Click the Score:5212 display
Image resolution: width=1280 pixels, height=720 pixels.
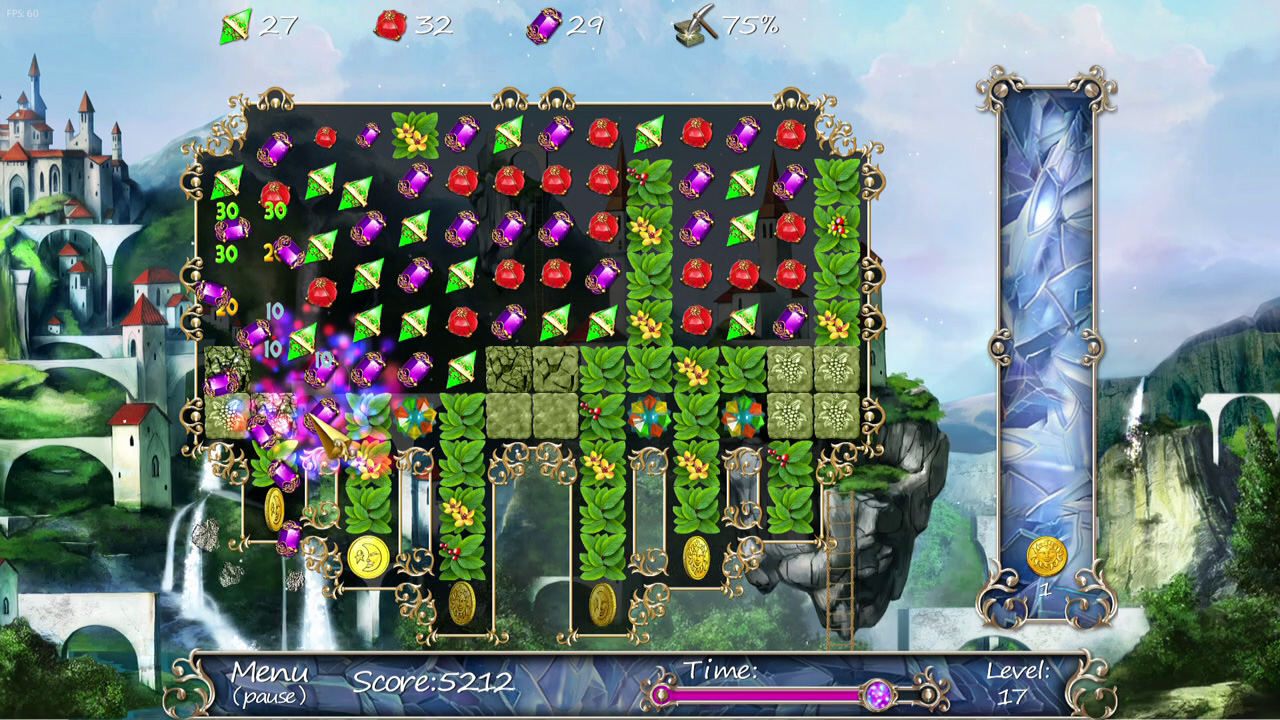[433, 682]
